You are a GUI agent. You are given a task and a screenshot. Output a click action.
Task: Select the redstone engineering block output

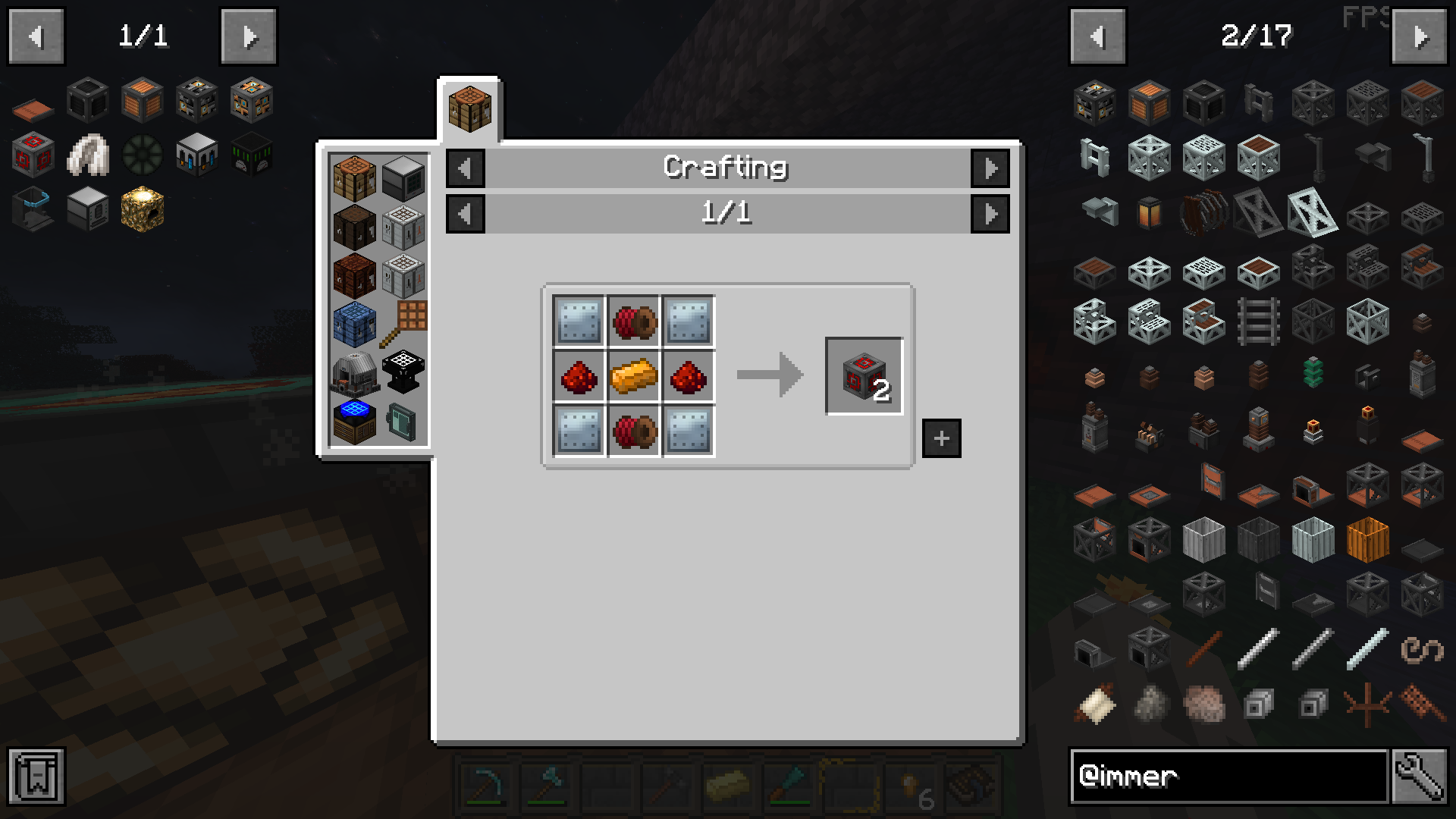point(864,376)
